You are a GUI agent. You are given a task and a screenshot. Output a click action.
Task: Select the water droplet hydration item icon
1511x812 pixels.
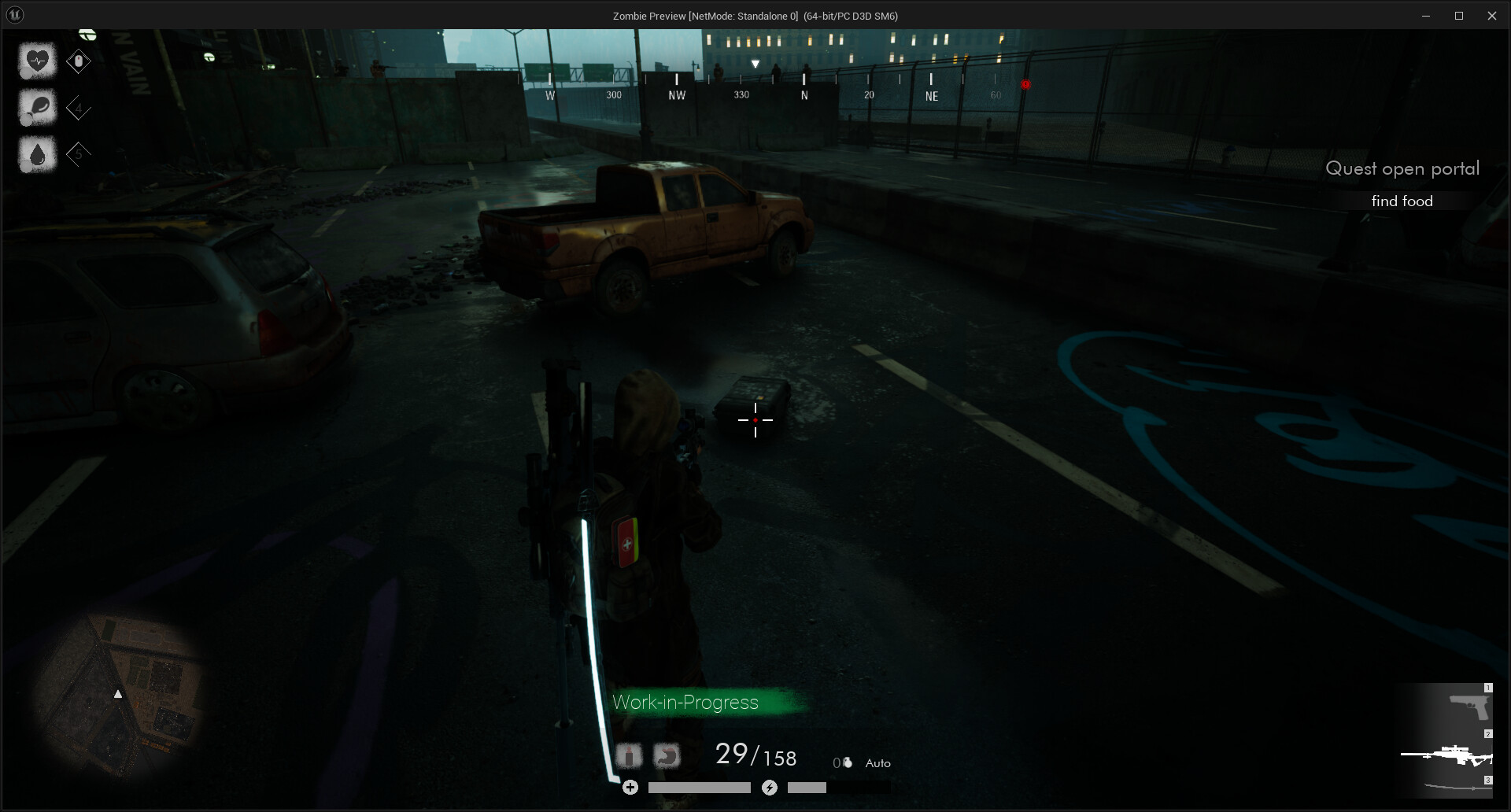point(38,154)
